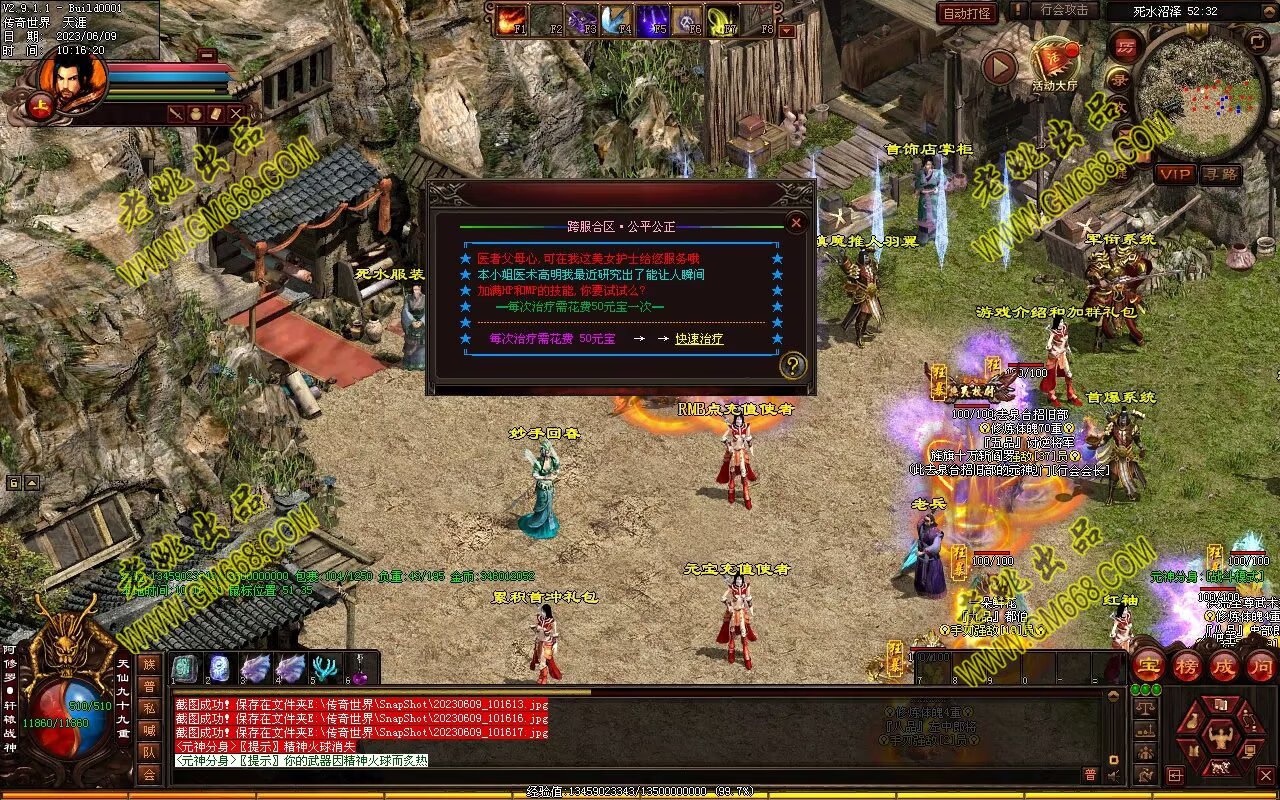This screenshot has height=800, width=1280.
Task: Open the 宝 treasure shop button
Action: tap(1147, 665)
